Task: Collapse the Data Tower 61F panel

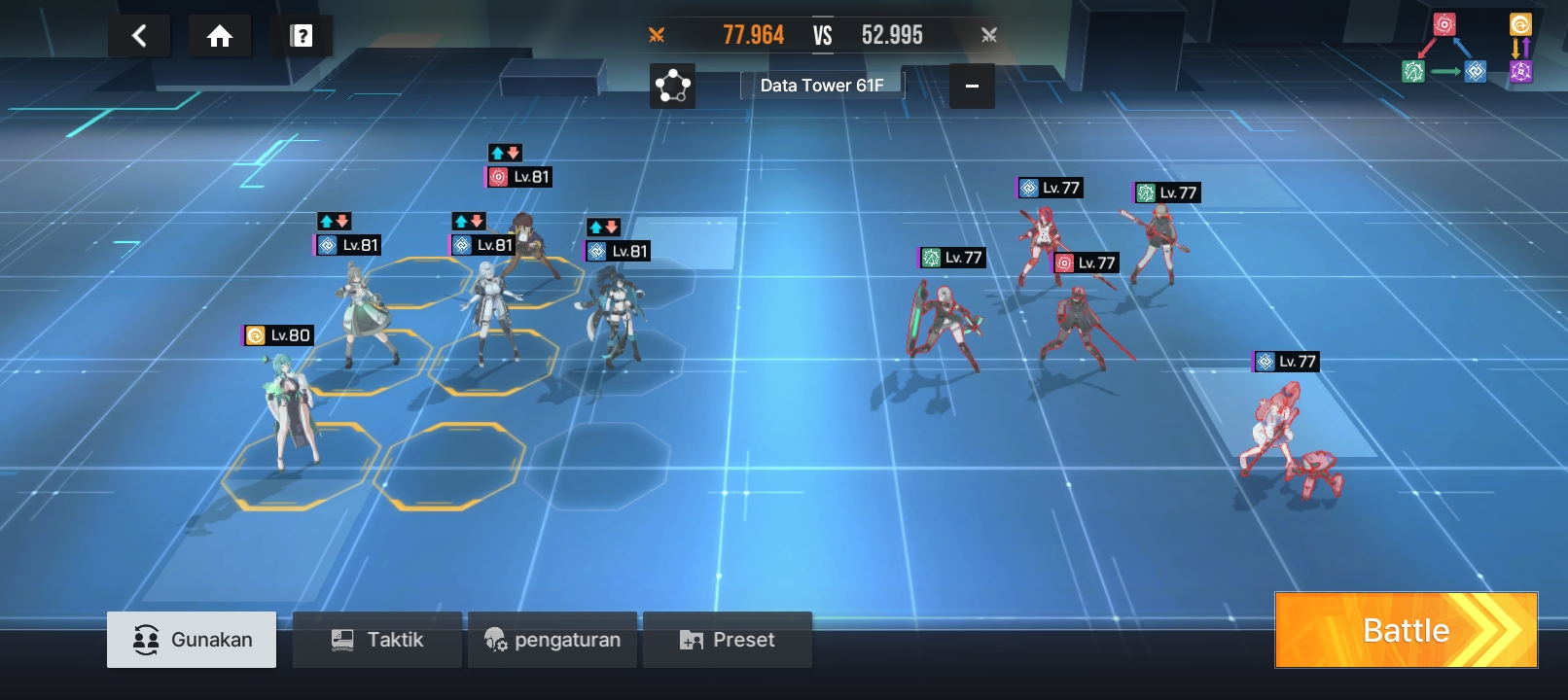Action: click(971, 86)
